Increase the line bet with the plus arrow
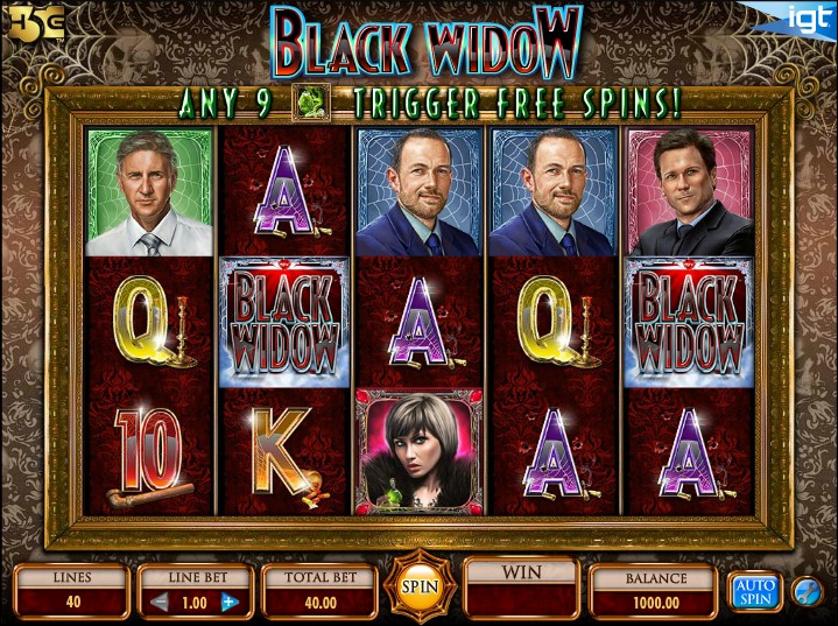The image size is (838, 626). tap(229, 602)
